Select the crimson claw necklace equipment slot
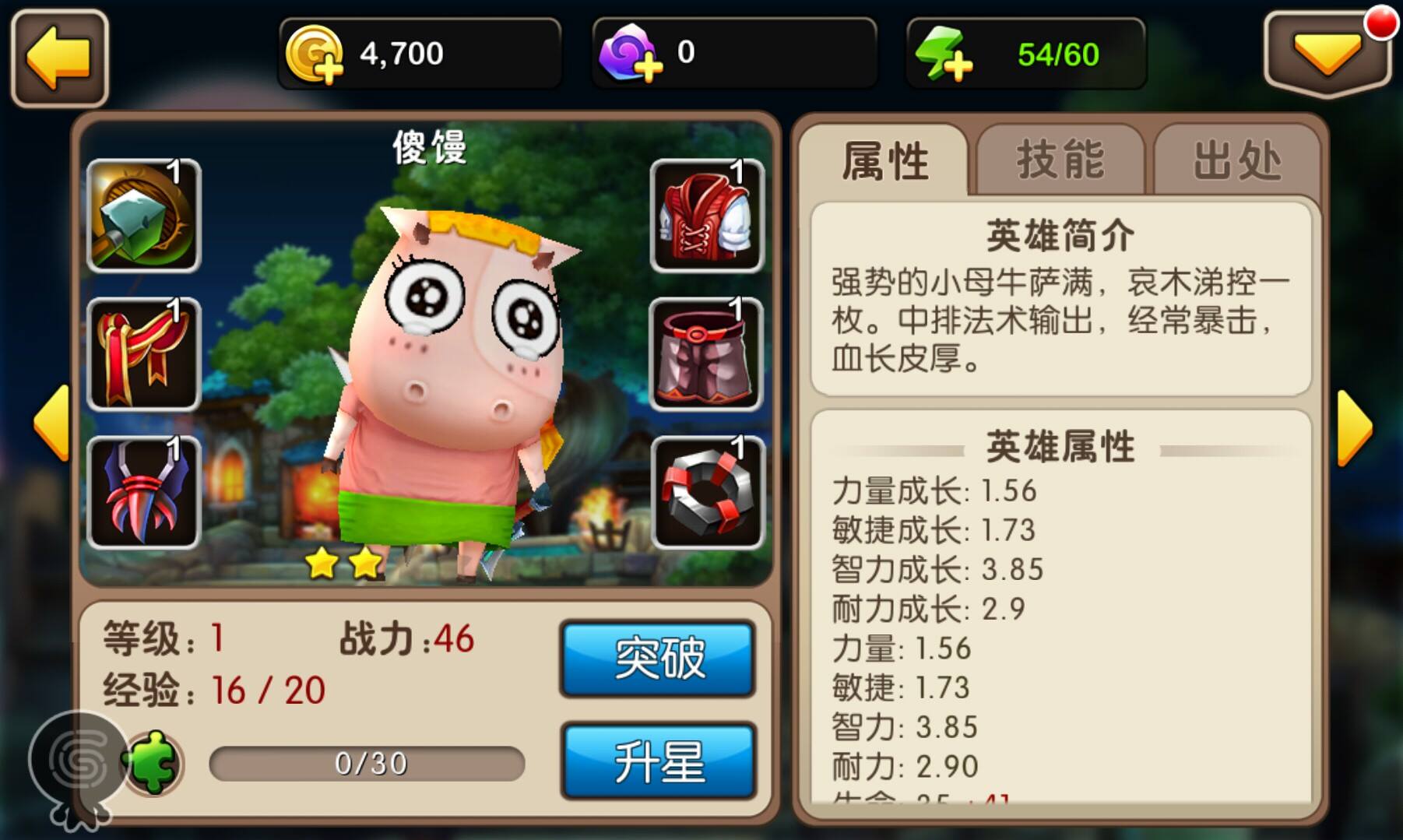Image resolution: width=1403 pixels, height=840 pixels. pos(142,489)
